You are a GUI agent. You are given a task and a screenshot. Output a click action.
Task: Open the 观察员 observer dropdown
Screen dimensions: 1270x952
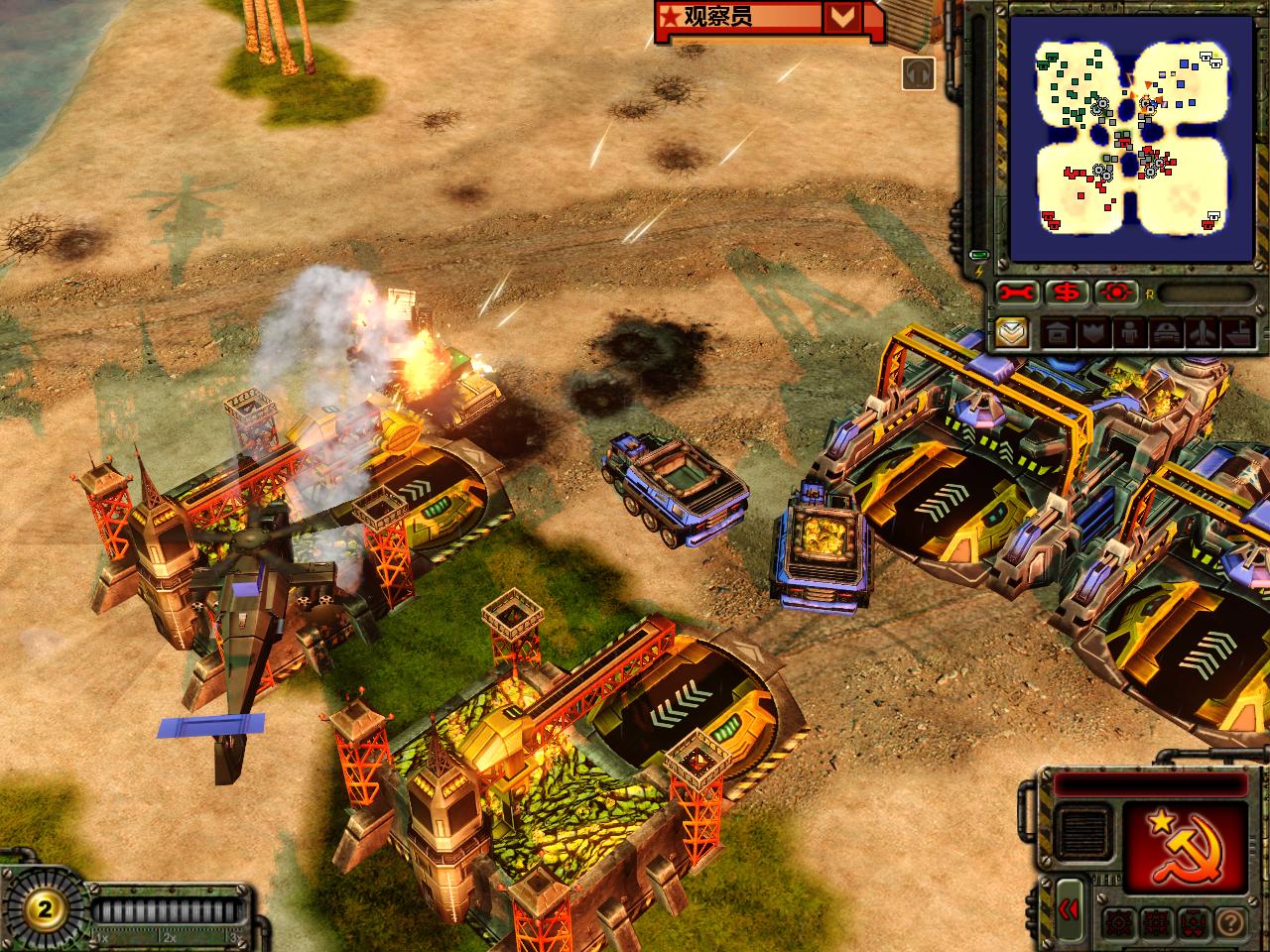coord(841,17)
